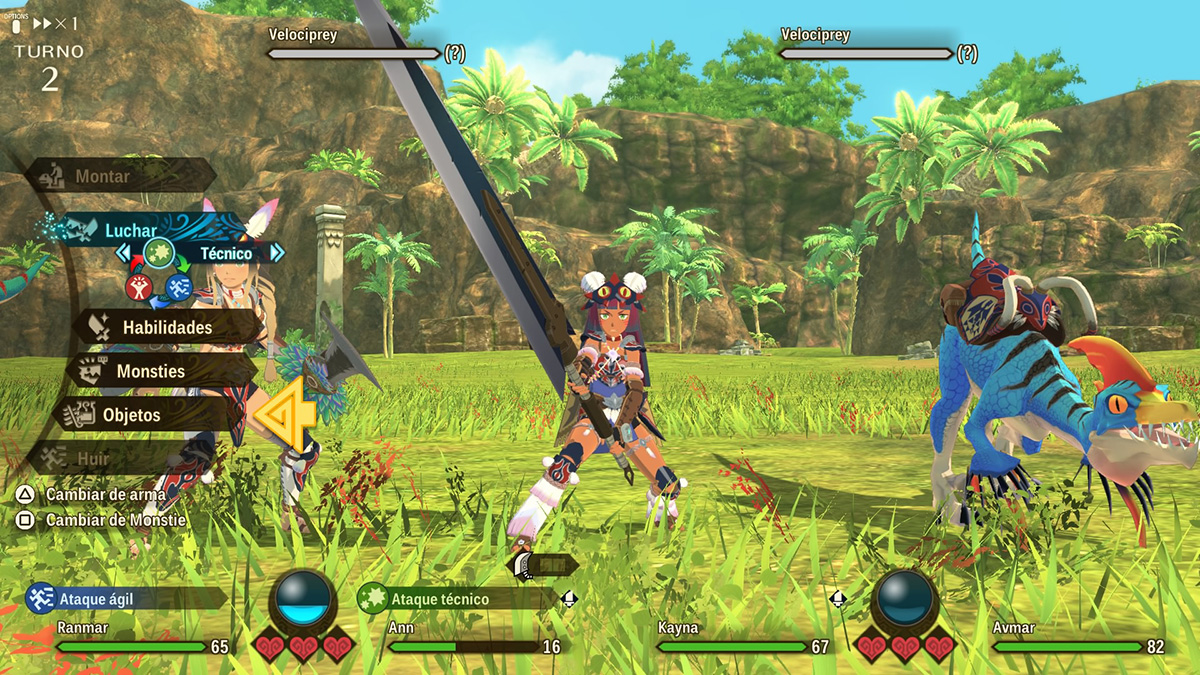Pick the blue speed attack icon

[178, 287]
